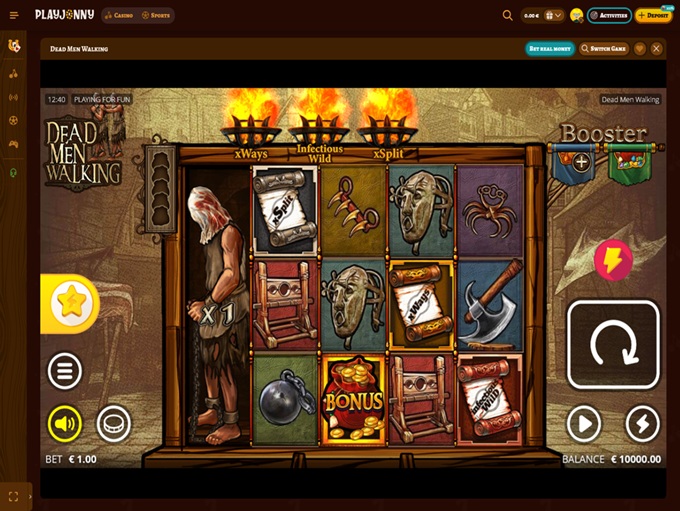Image resolution: width=680 pixels, height=511 pixels.
Task: Toggle turbo spin lightning button
Action: pos(643,424)
